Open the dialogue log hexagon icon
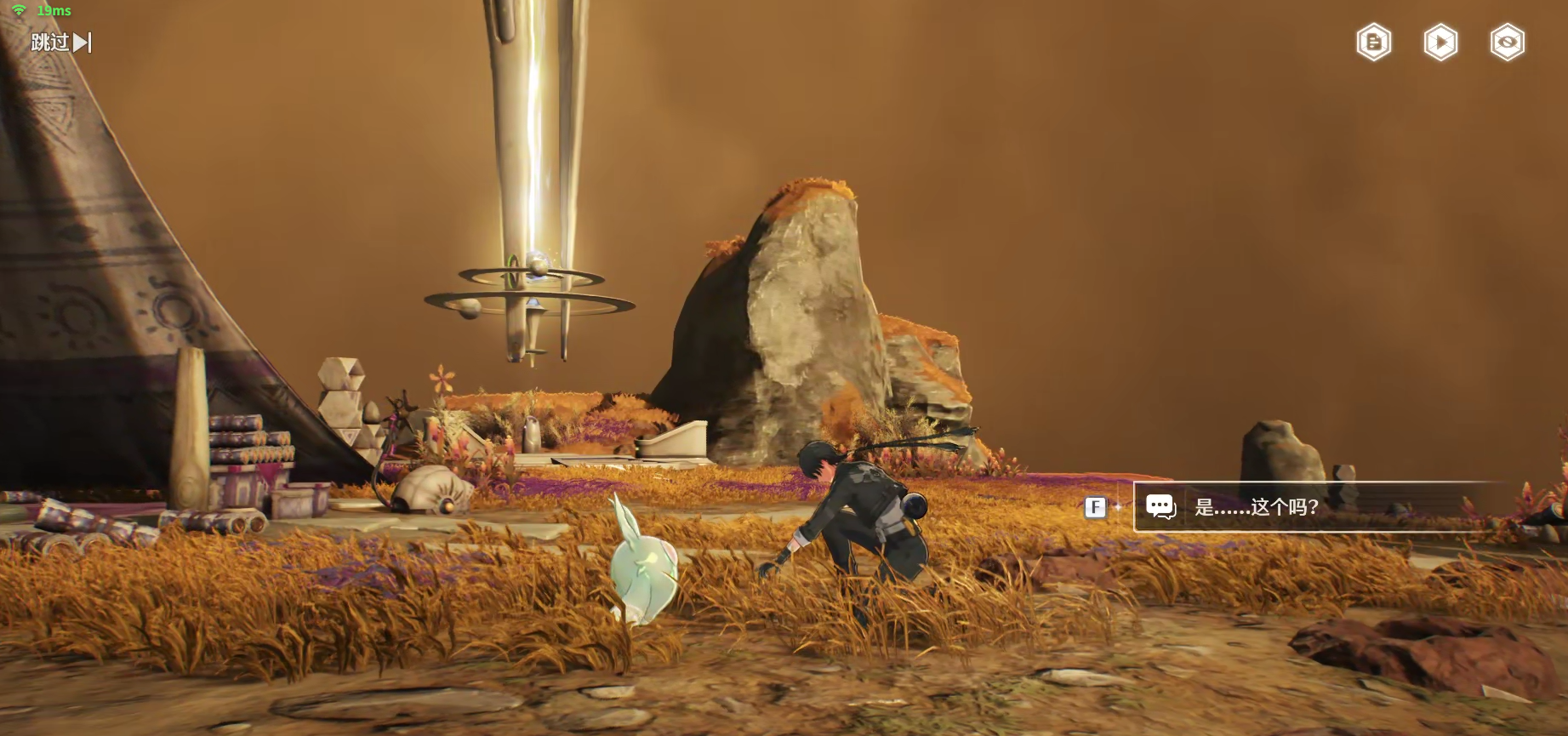 coord(1373,43)
